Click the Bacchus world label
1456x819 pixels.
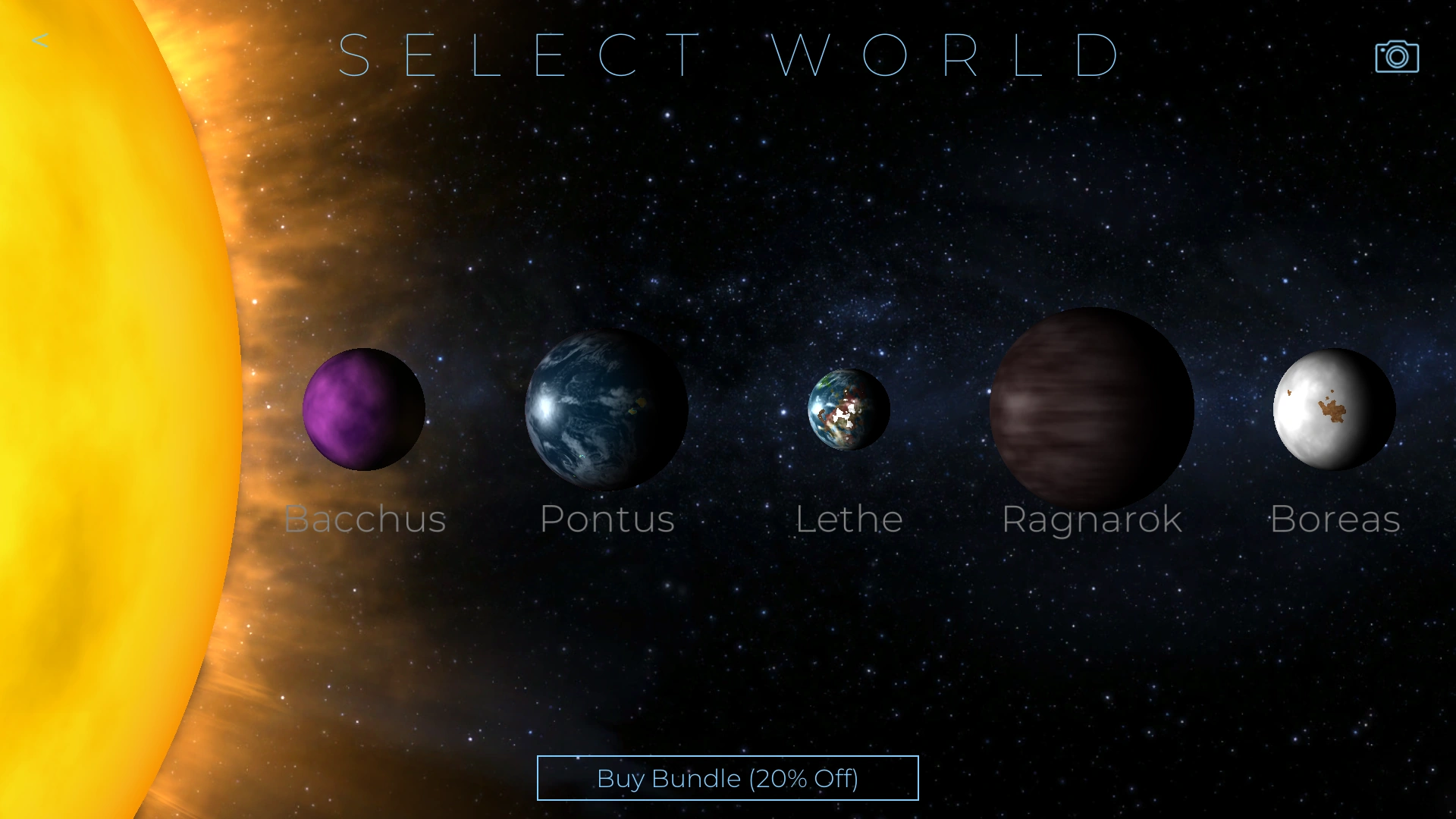[x=365, y=519]
